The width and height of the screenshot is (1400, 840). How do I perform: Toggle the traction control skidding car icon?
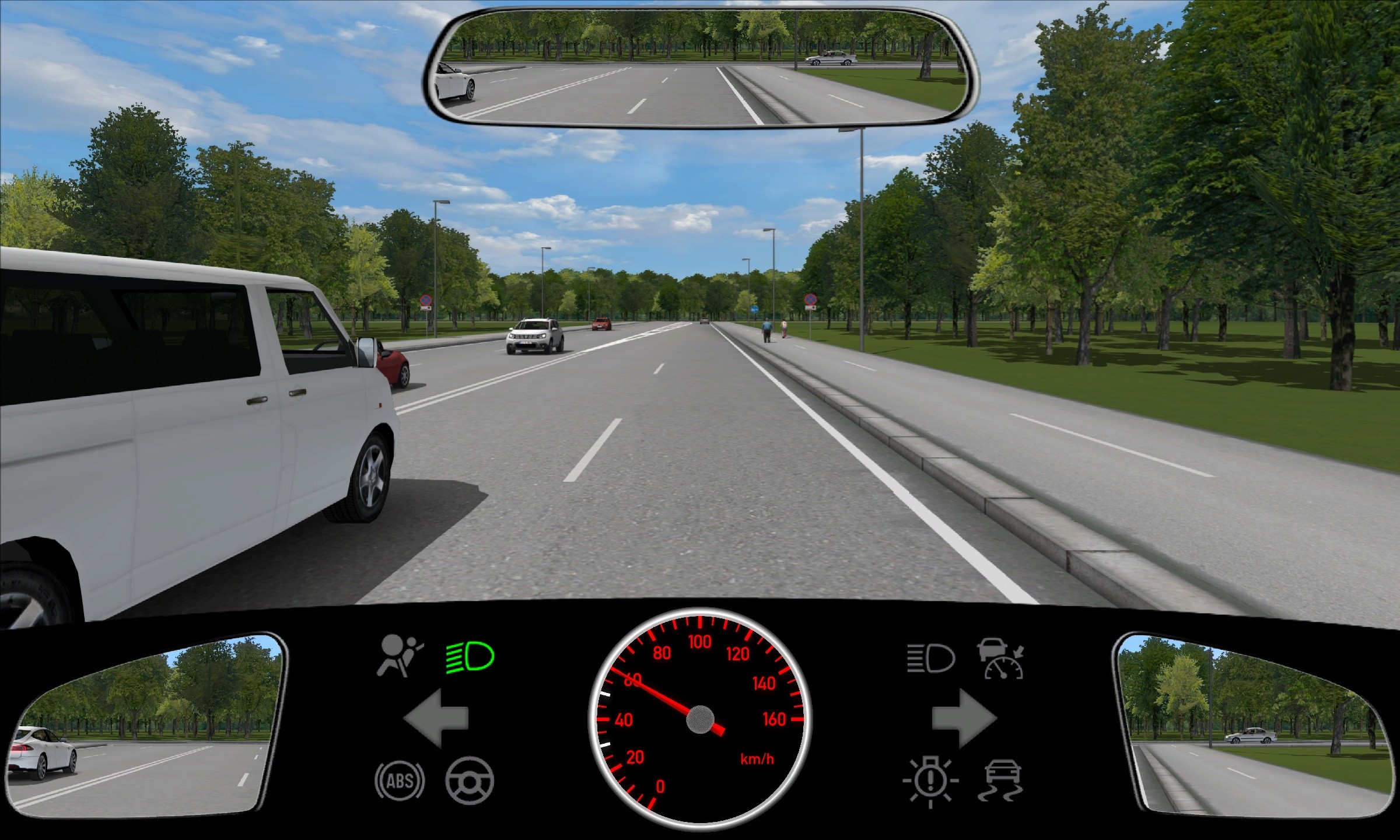[x=1001, y=782]
